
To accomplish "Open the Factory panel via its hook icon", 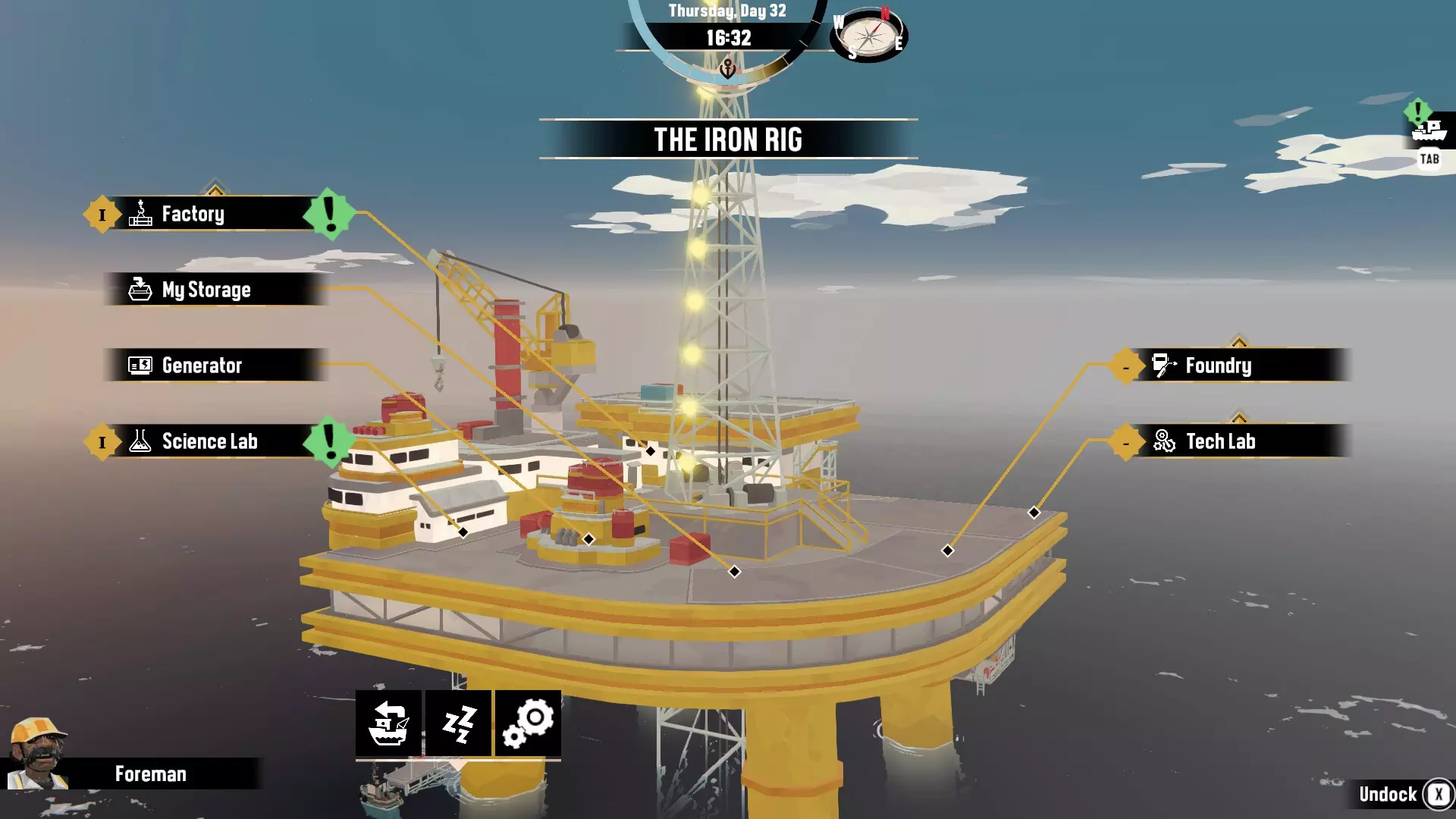I will [141, 213].
